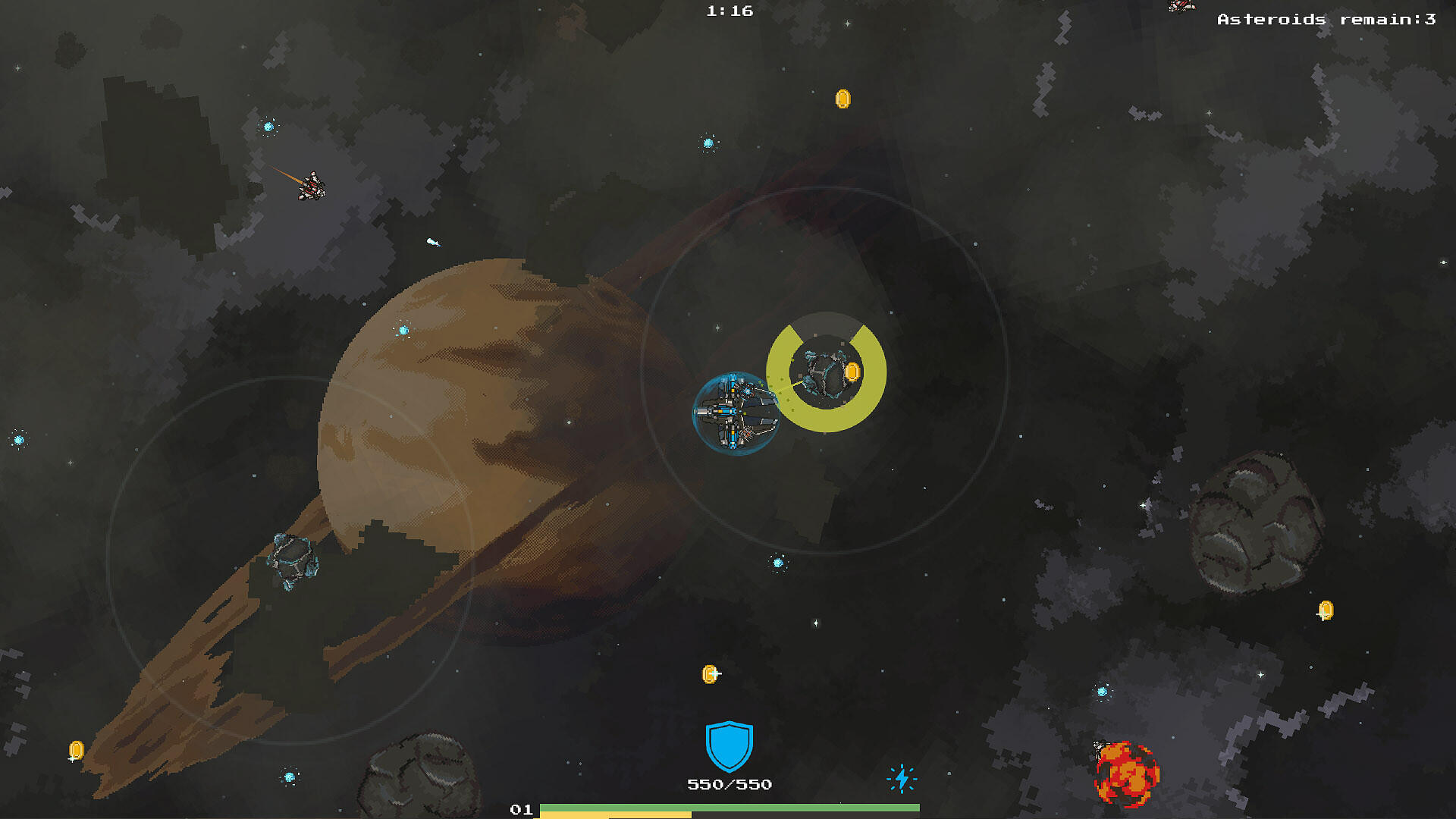Collect the coin near the top of the screen

coord(842,98)
